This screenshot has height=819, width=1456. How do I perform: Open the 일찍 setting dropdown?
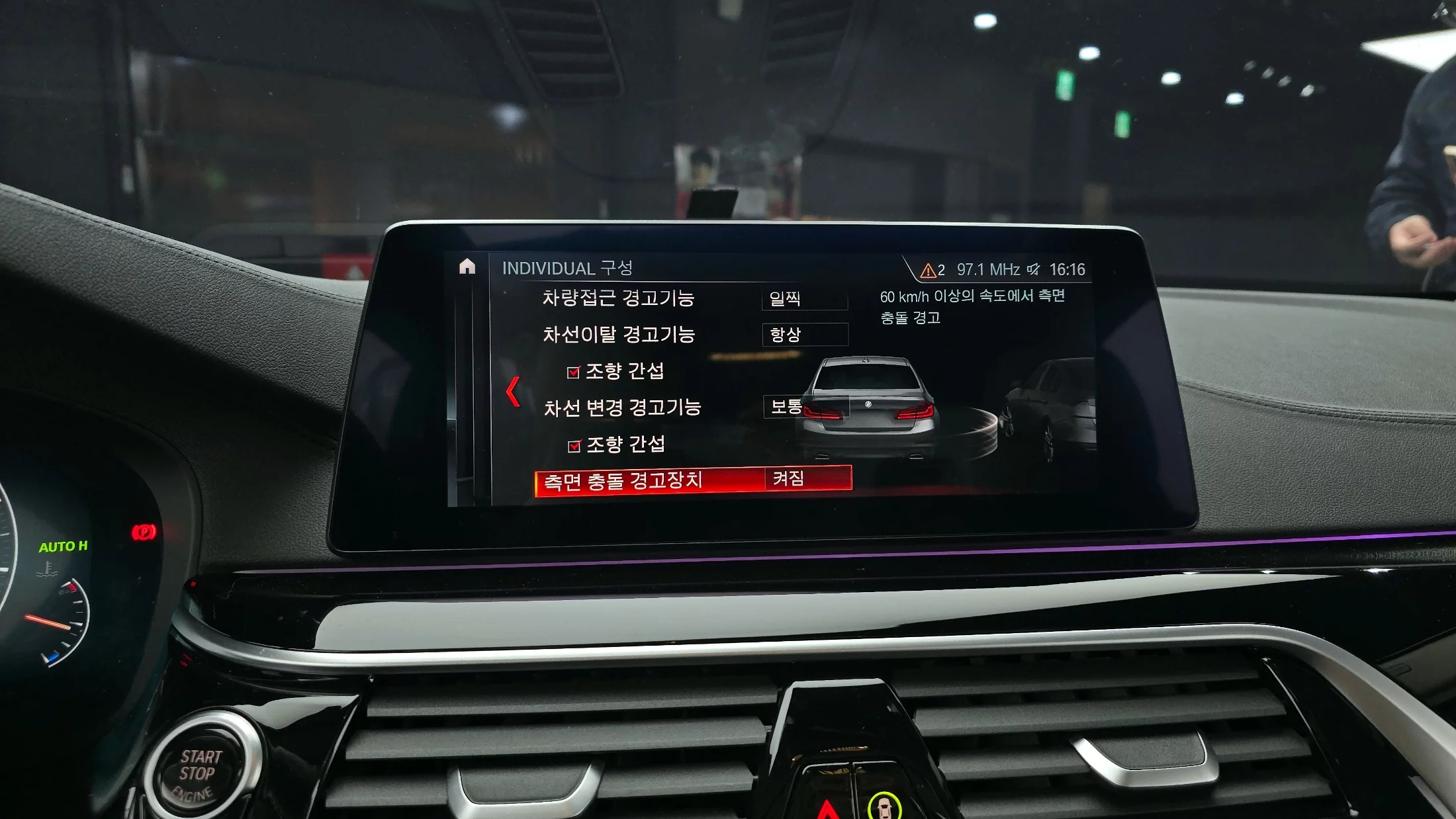[x=804, y=299]
